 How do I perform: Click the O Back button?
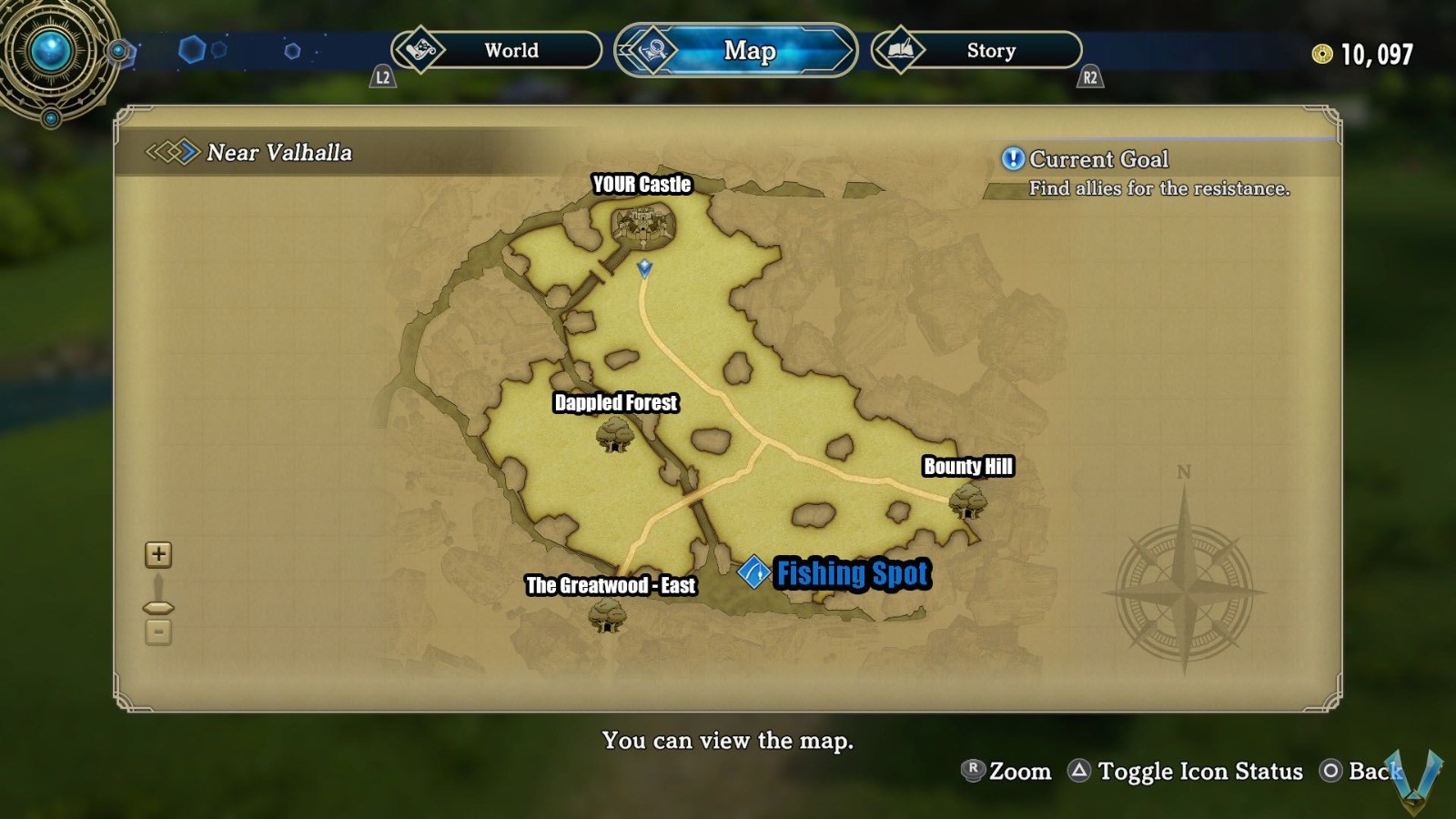point(1330,771)
